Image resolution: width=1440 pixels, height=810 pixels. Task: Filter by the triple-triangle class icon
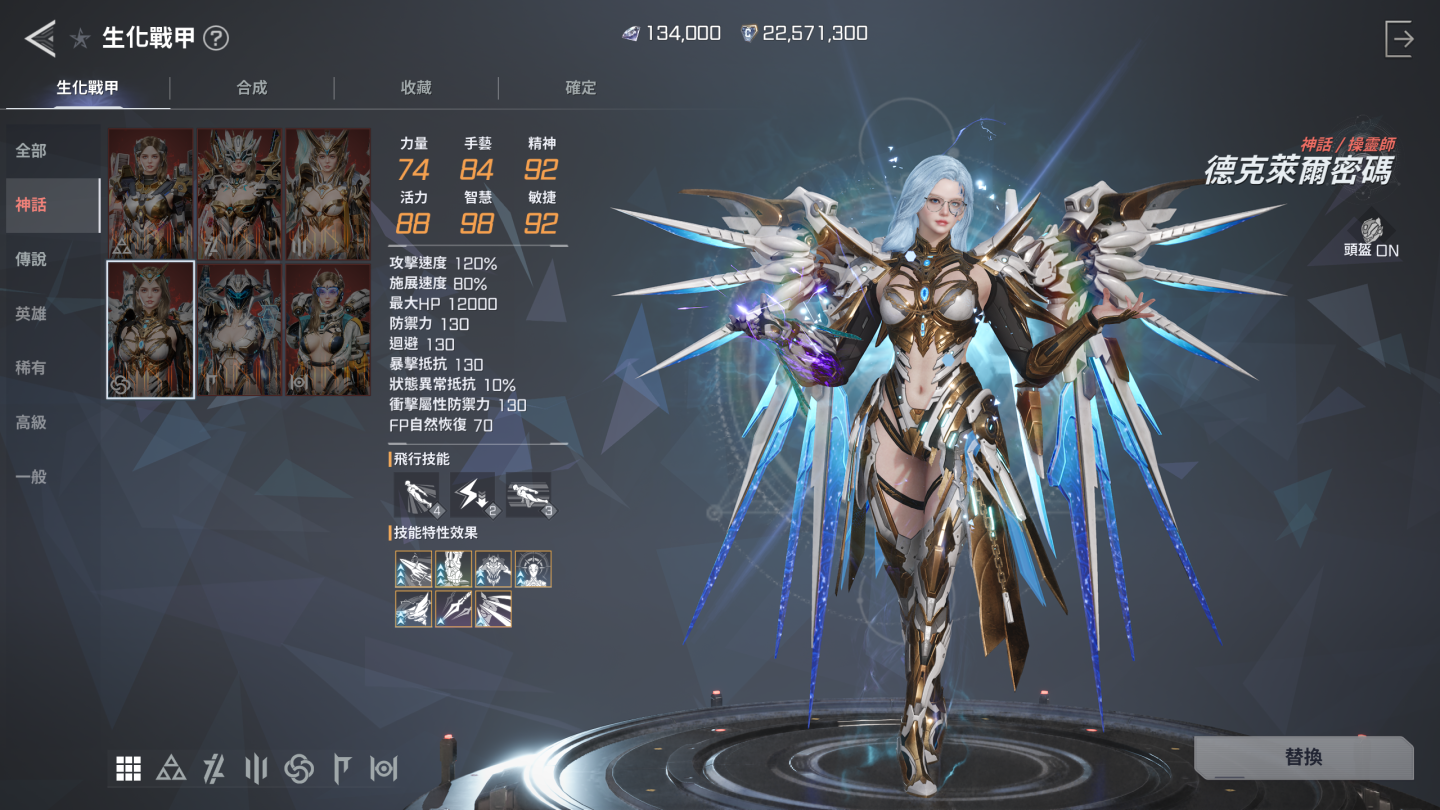171,768
